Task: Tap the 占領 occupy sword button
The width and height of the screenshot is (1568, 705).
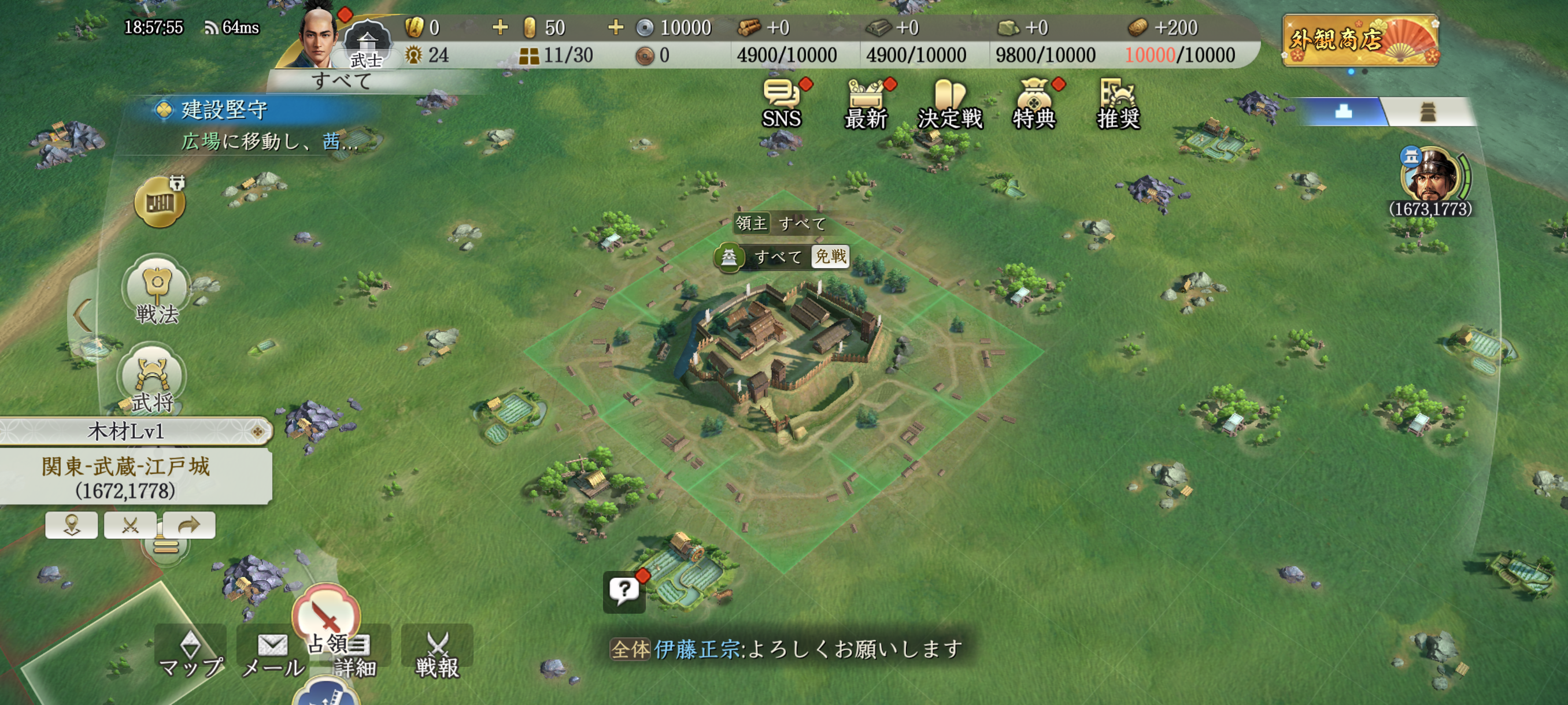Action: (x=326, y=617)
